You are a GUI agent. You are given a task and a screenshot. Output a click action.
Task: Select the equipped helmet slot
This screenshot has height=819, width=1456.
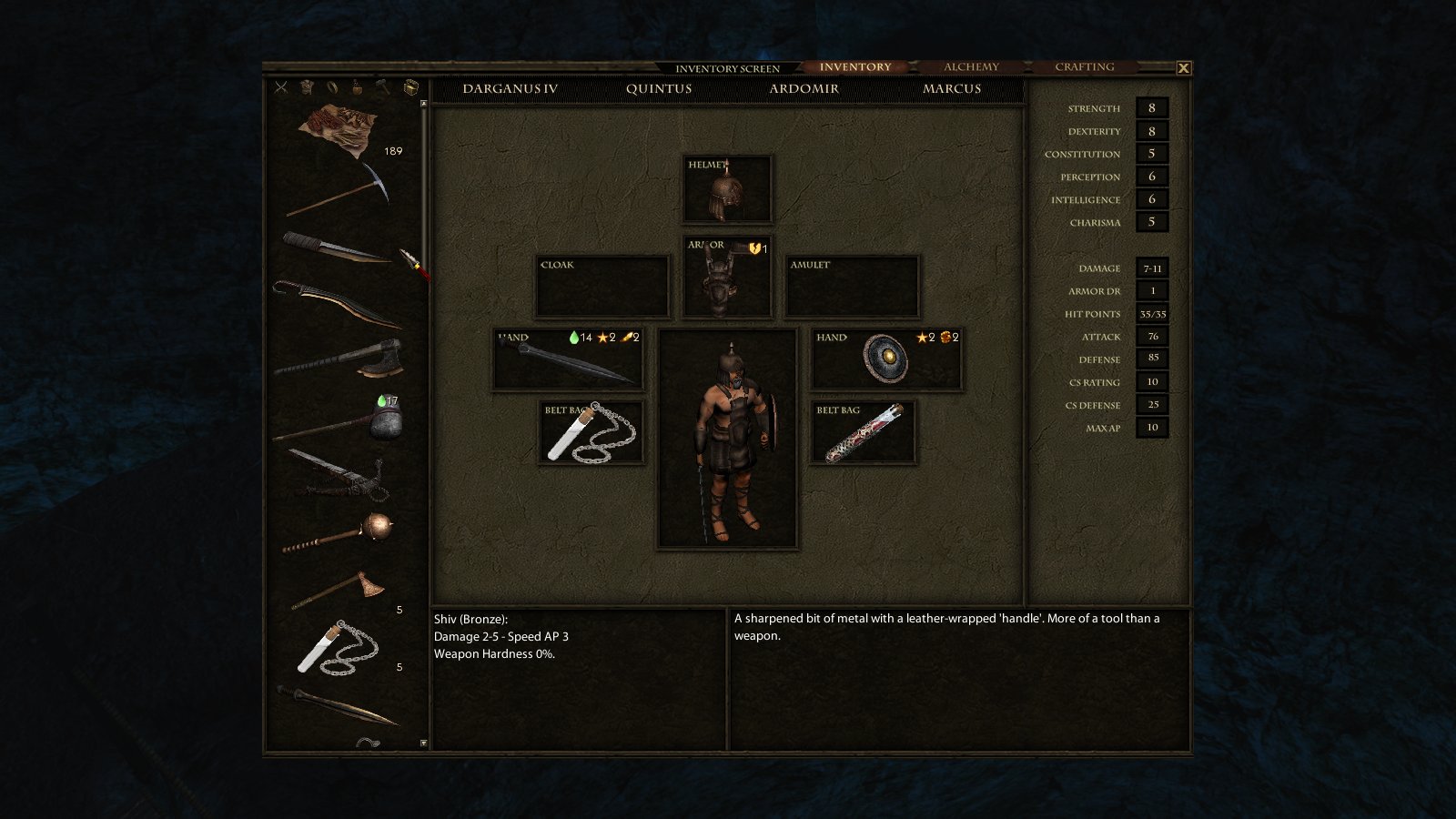click(727, 190)
